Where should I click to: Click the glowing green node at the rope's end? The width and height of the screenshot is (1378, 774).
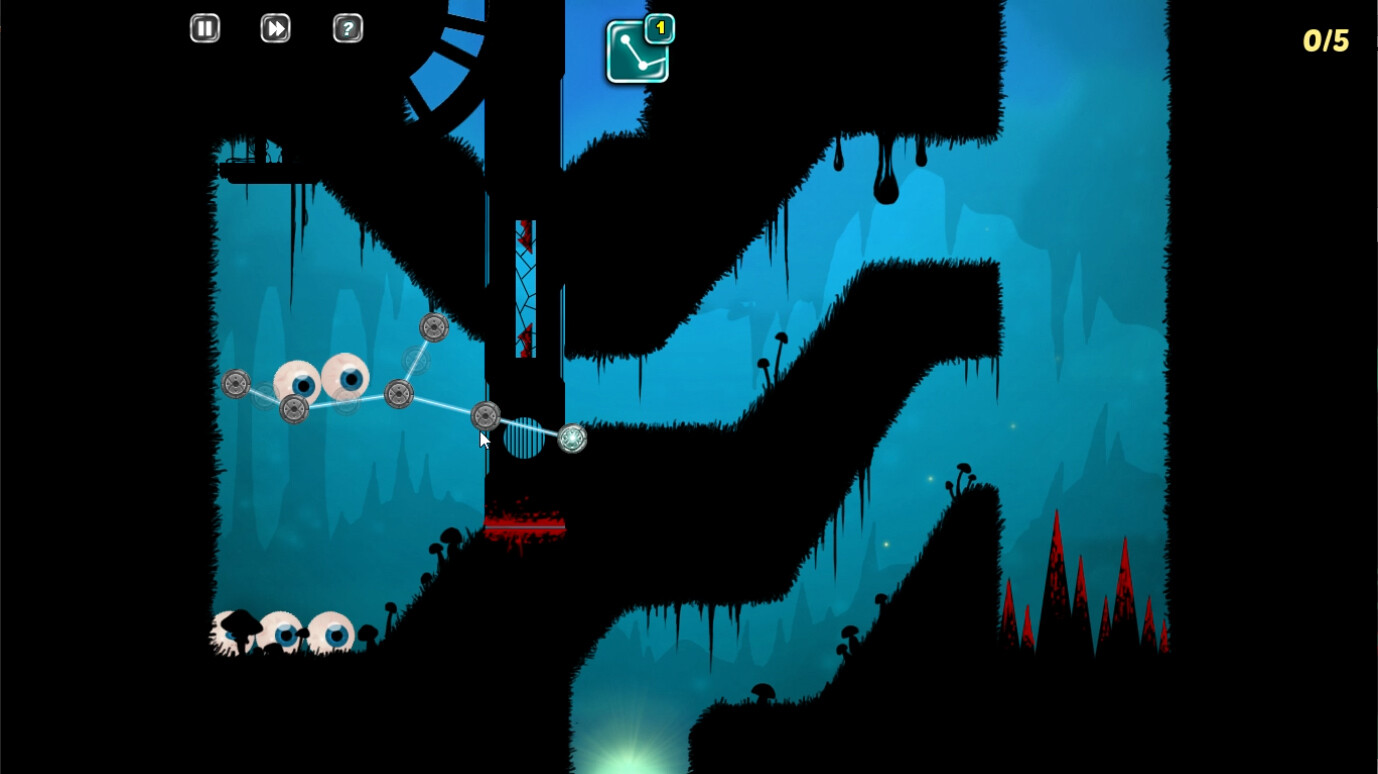point(571,438)
